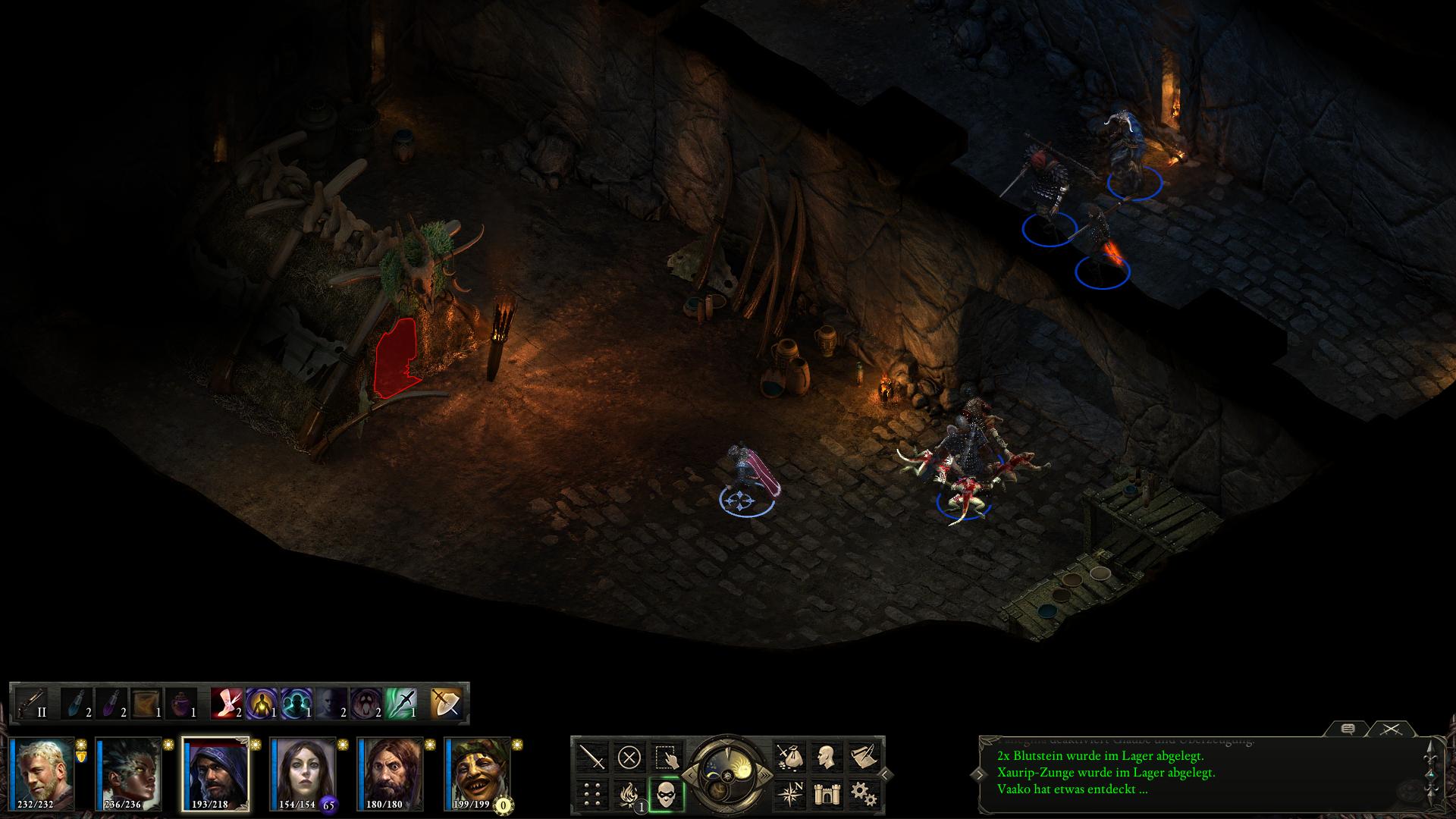Toggle the sword and shield modal ability
The width and height of the screenshot is (1456, 819).
[445, 703]
